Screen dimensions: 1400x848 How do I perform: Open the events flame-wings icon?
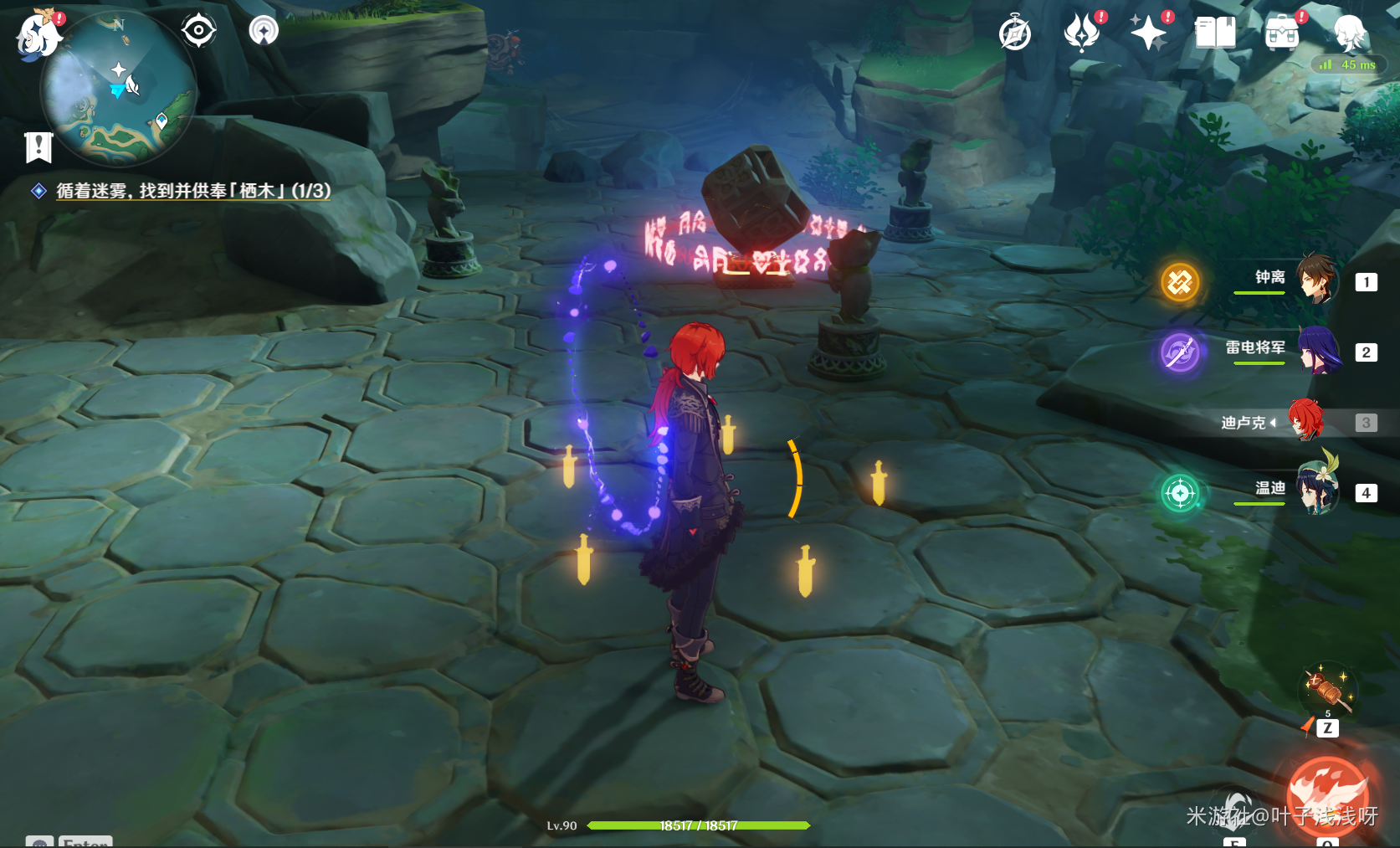coord(1081,33)
